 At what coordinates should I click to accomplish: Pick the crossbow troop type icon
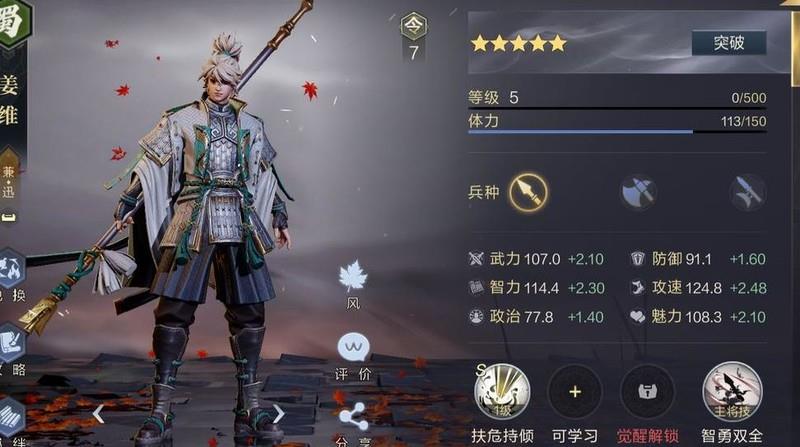pyautogui.click(x=747, y=192)
